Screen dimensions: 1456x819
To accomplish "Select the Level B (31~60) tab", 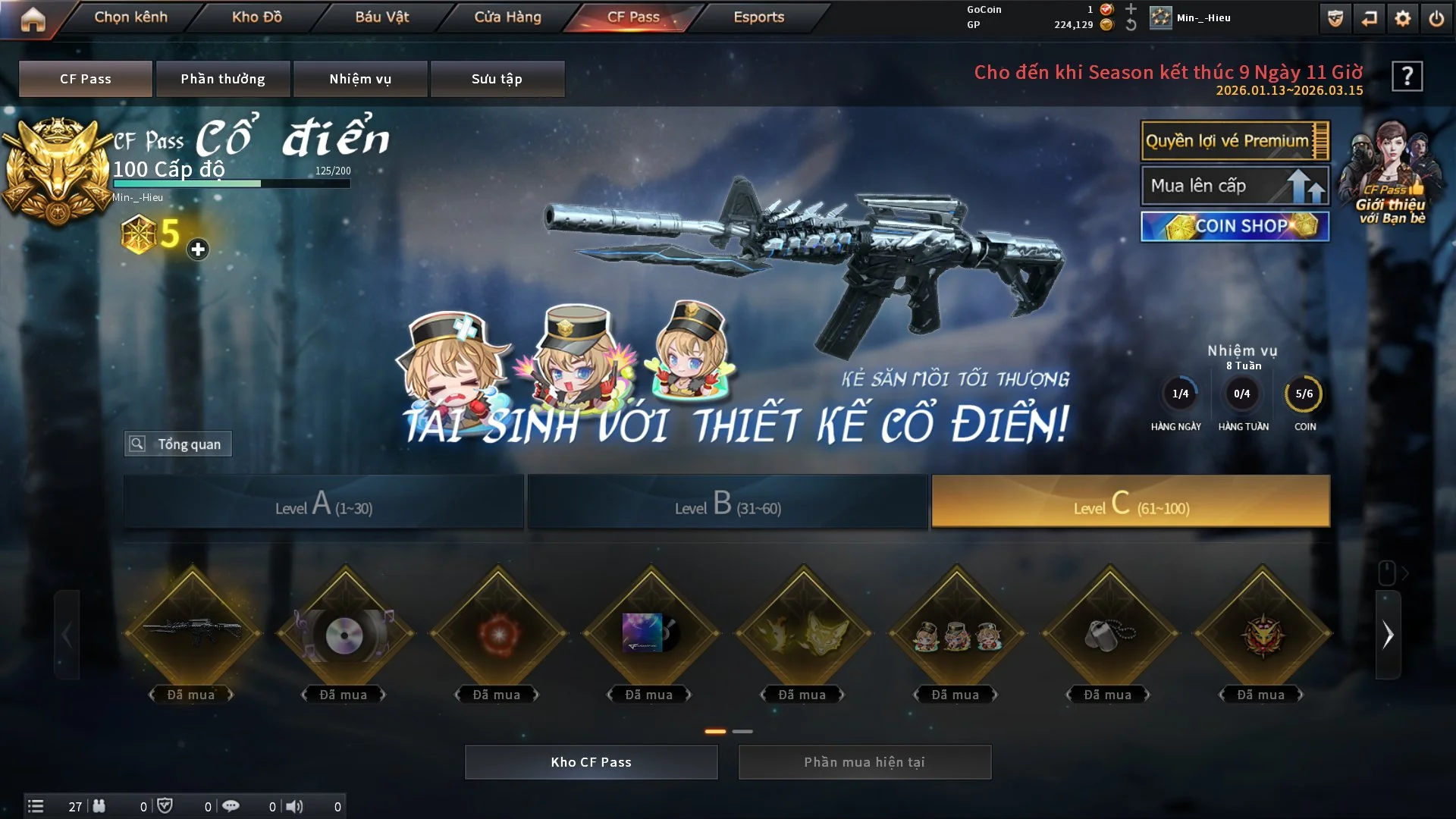I will pos(727,502).
